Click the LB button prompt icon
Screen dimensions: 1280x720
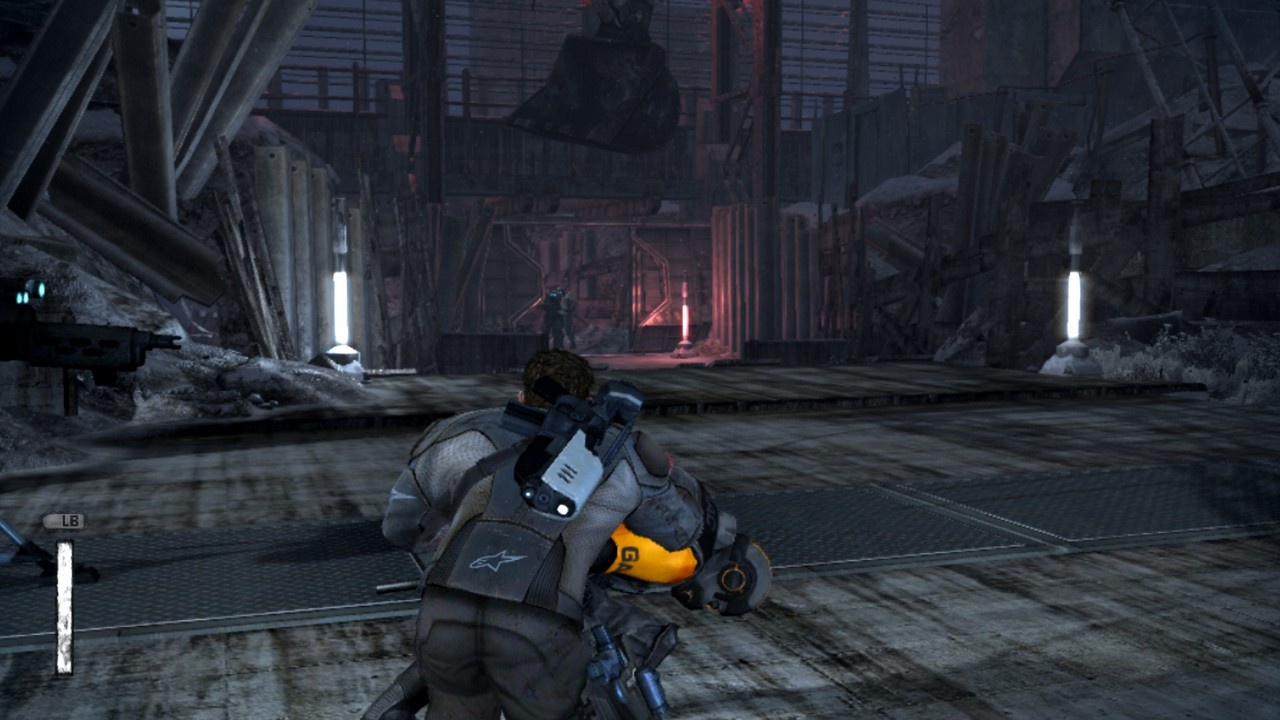[x=65, y=520]
